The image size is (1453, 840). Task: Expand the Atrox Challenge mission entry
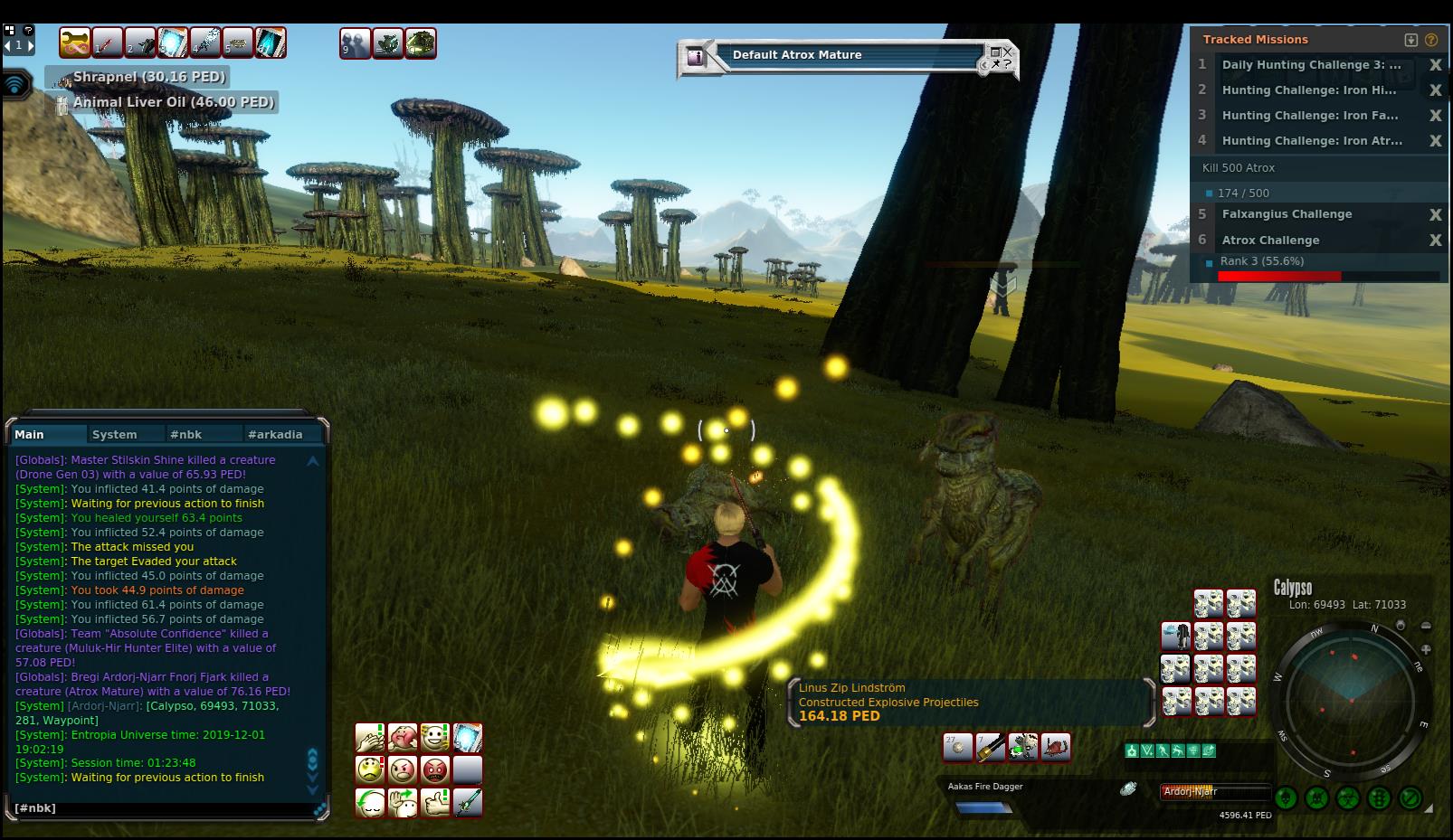pyautogui.click(x=1270, y=241)
